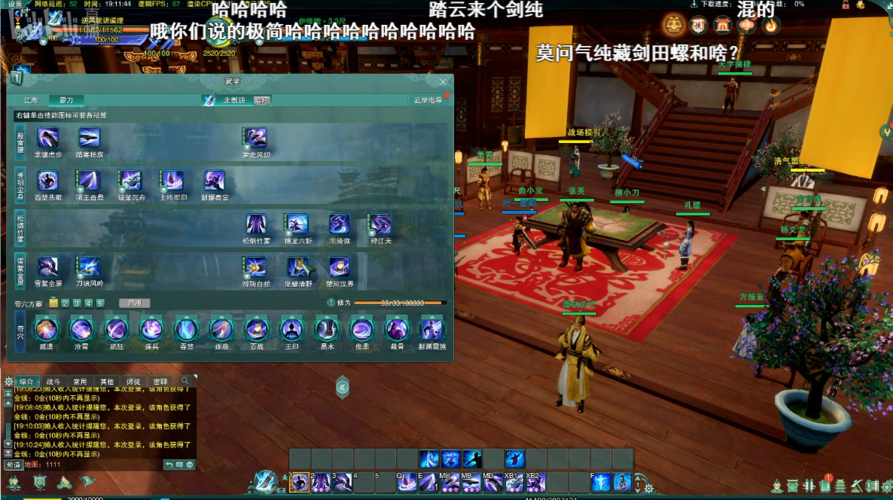Viewport: 893px width, 500px height.
Task: Click the 上将军印 skill icon
Action: click(x=173, y=181)
